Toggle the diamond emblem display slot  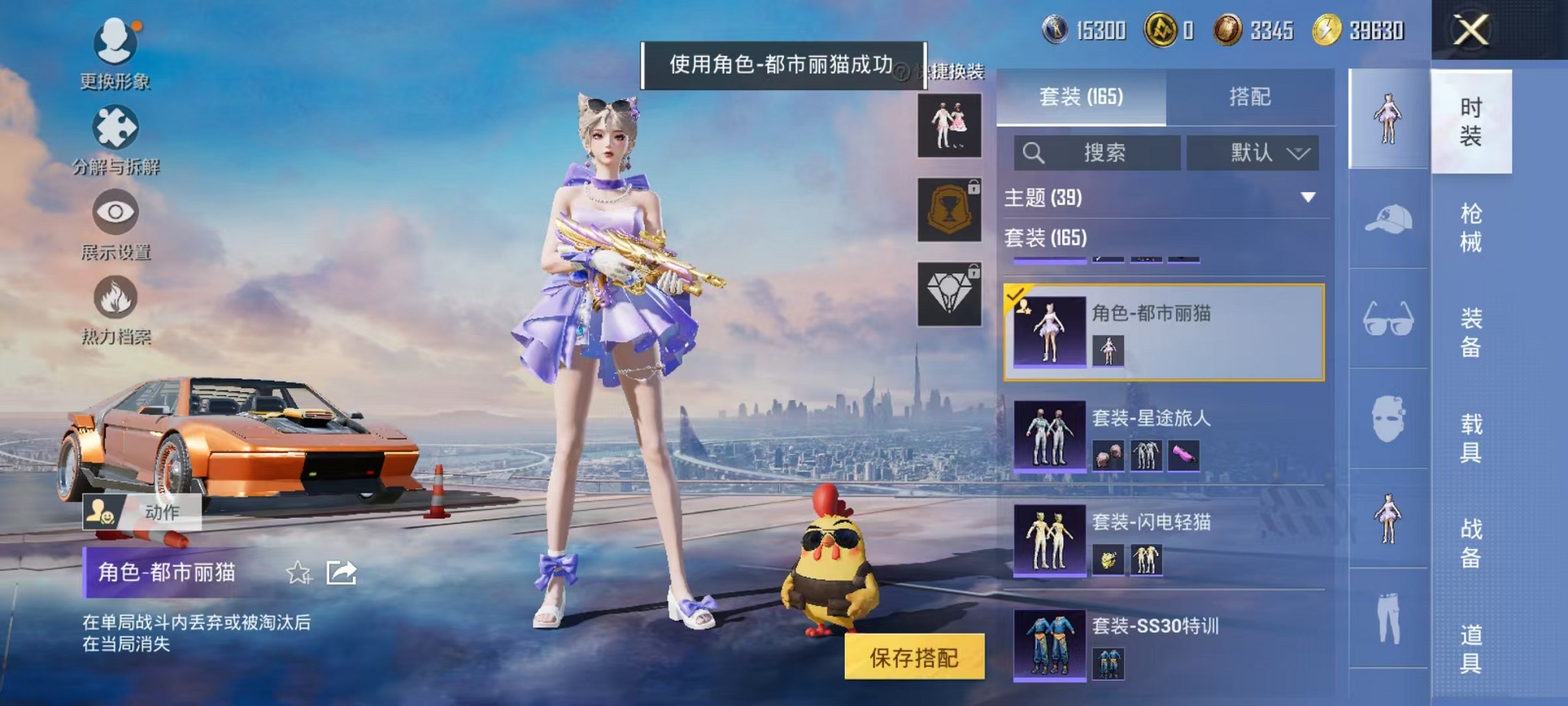tap(949, 296)
